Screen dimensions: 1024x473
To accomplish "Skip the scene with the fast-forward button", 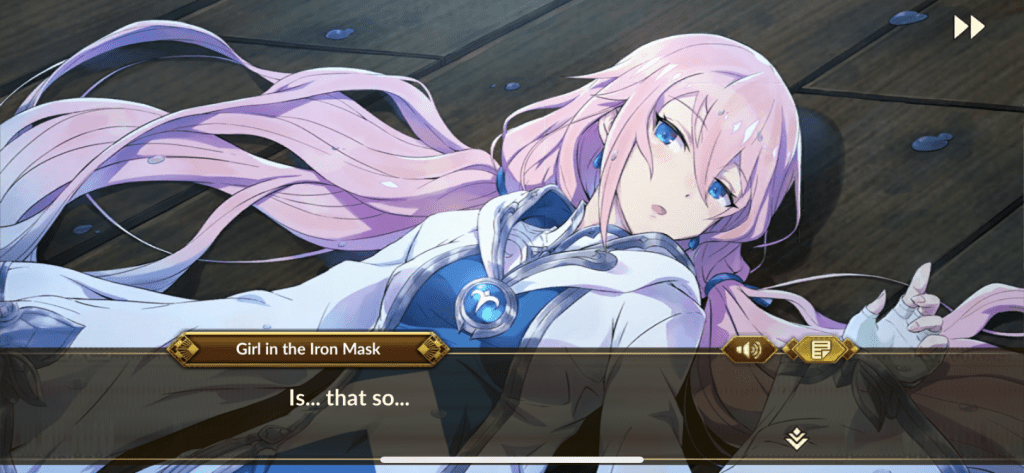I will (x=968, y=27).
